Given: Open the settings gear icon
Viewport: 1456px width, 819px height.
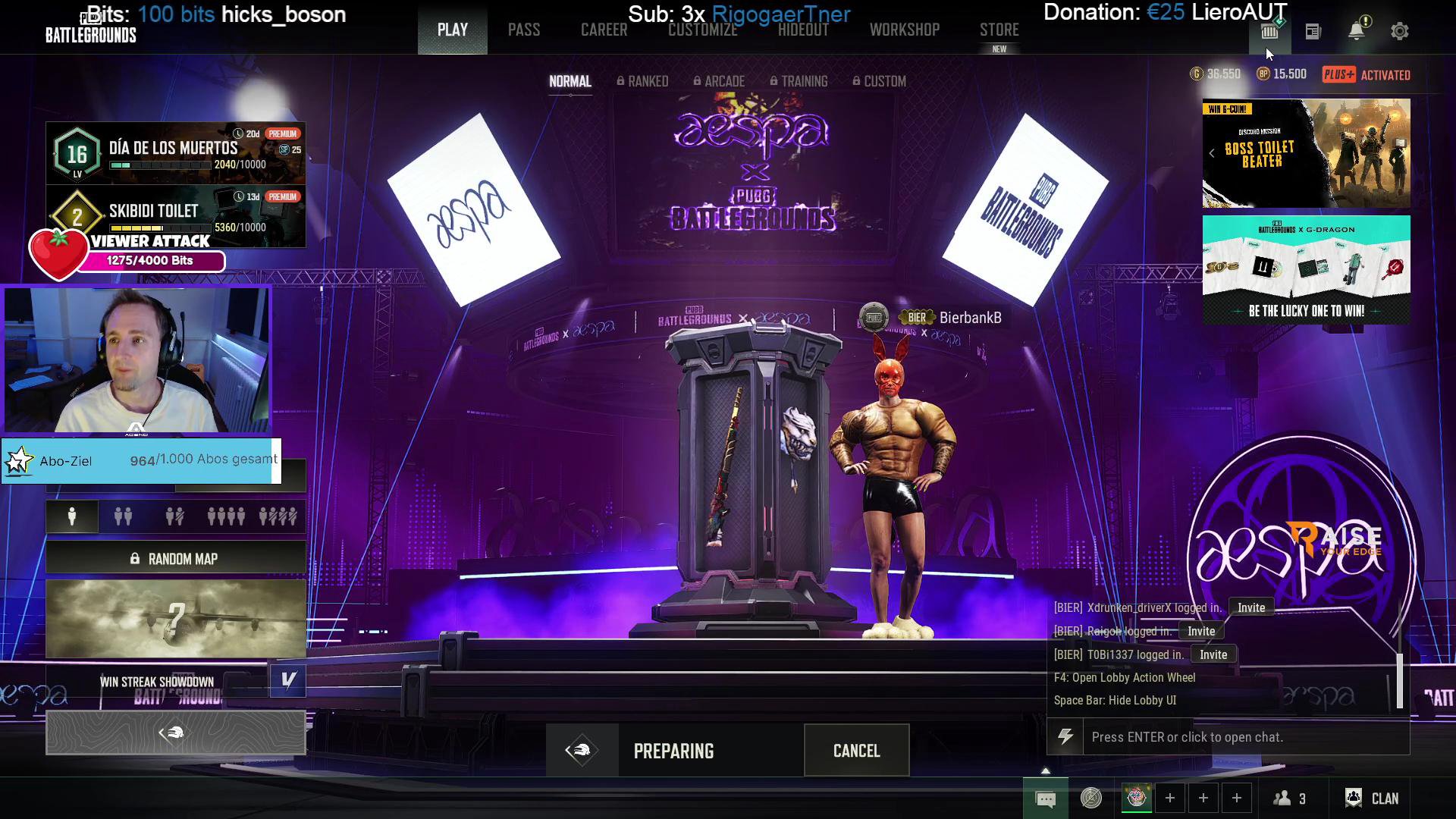Looking at the screenshot, I should (x=1399, y=31).
